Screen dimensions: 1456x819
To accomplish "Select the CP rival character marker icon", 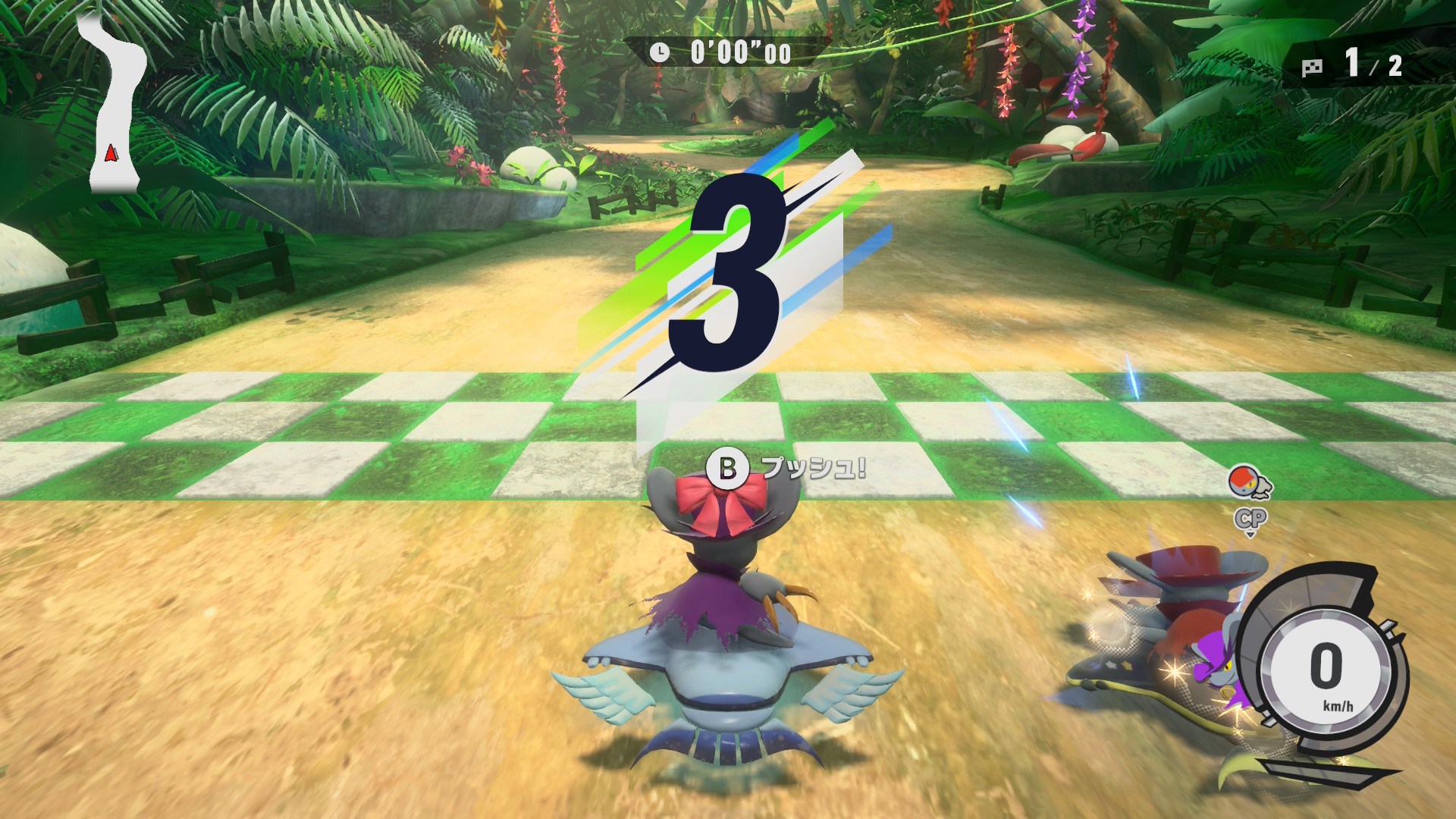I will [x=1250, y=484].
